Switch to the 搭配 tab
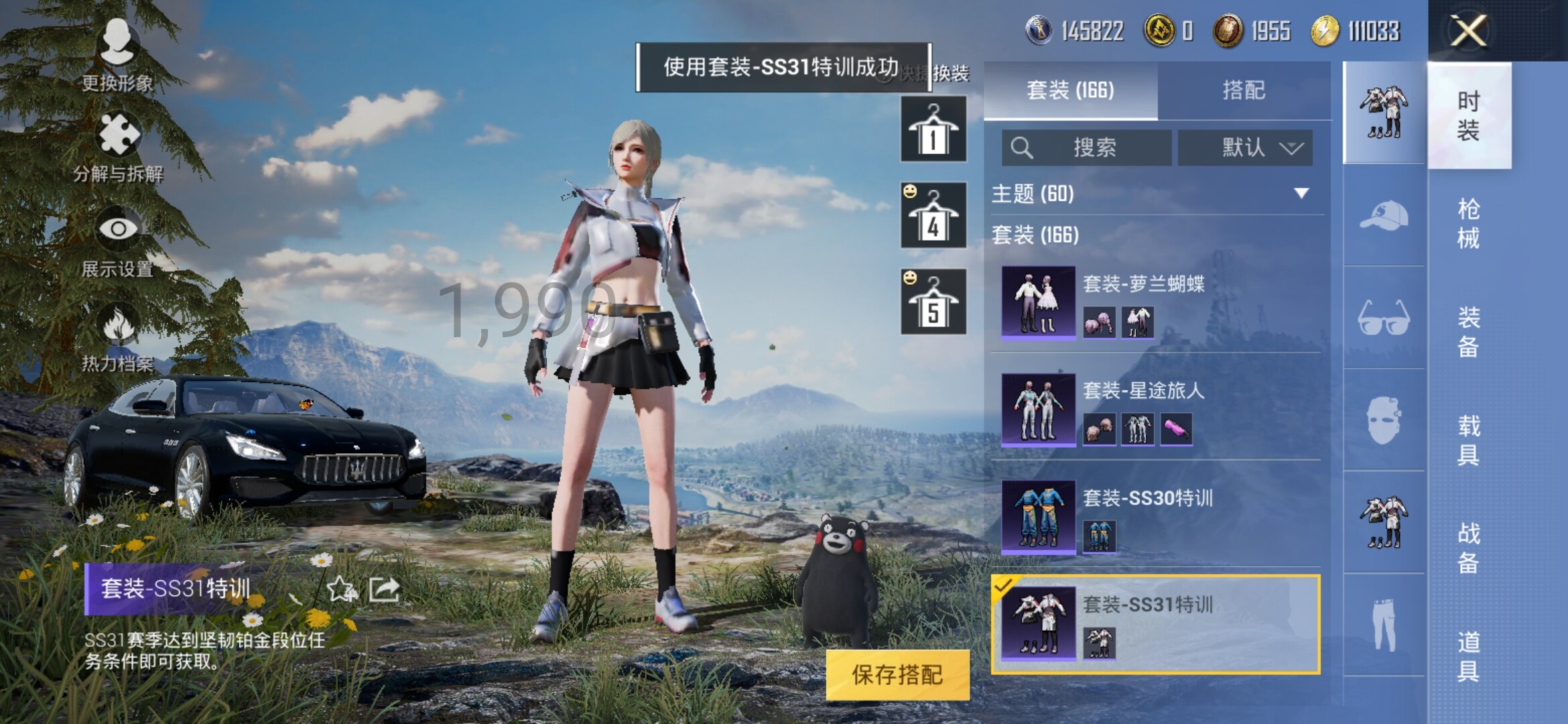Image resolution: width=1568 pixels, height=724 pixels. pyautogui.click(x=1243, y=90)
